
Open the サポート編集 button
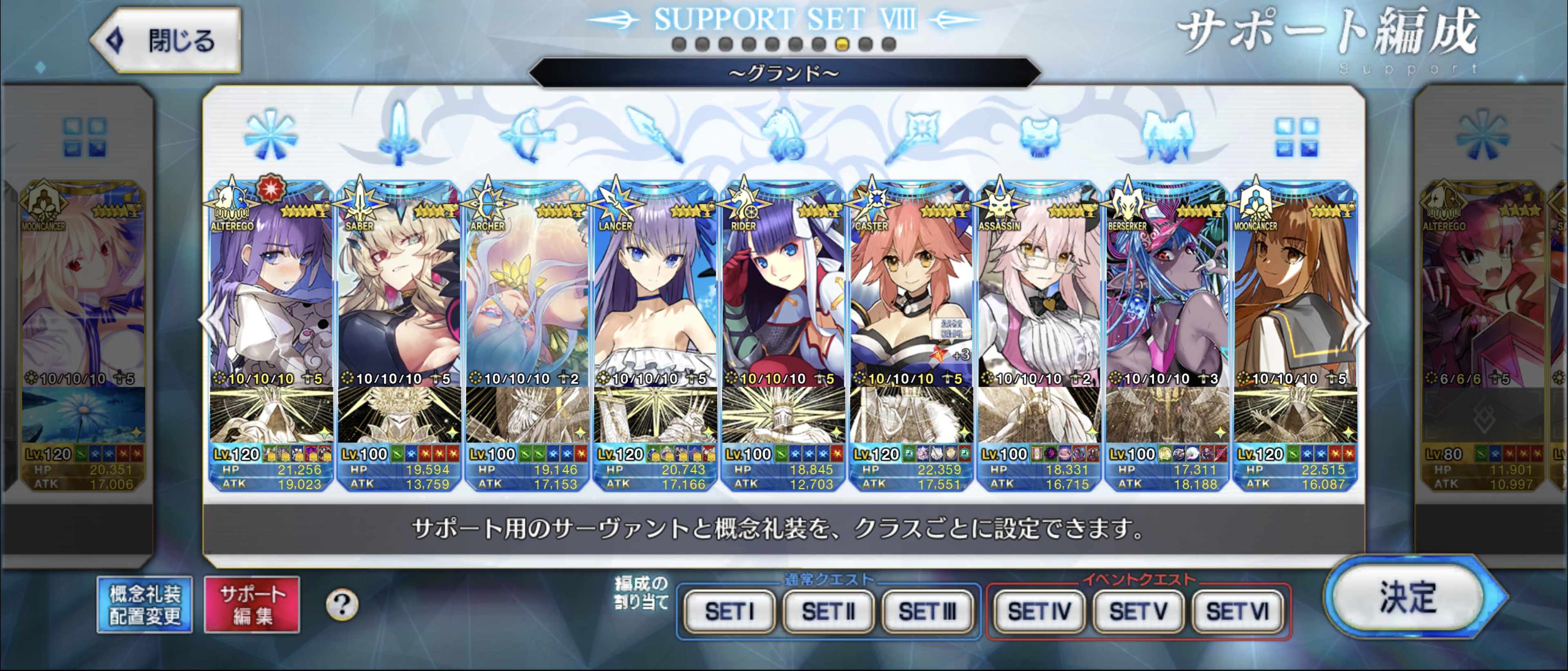click(x=252, y=605)
